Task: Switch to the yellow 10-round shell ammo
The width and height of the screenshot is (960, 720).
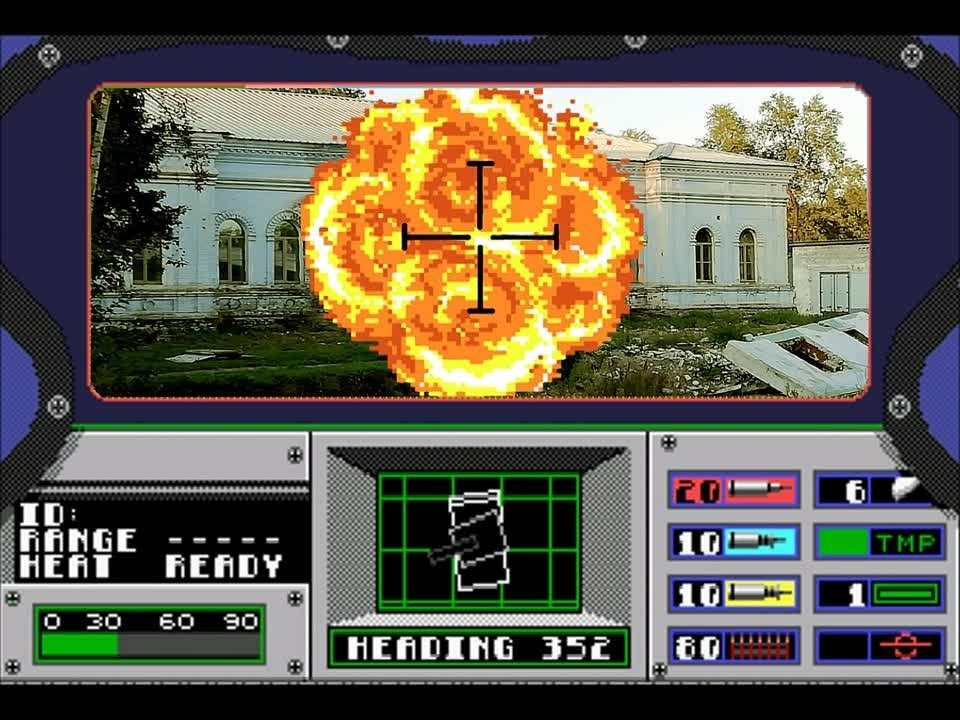Action: (734, 594)
